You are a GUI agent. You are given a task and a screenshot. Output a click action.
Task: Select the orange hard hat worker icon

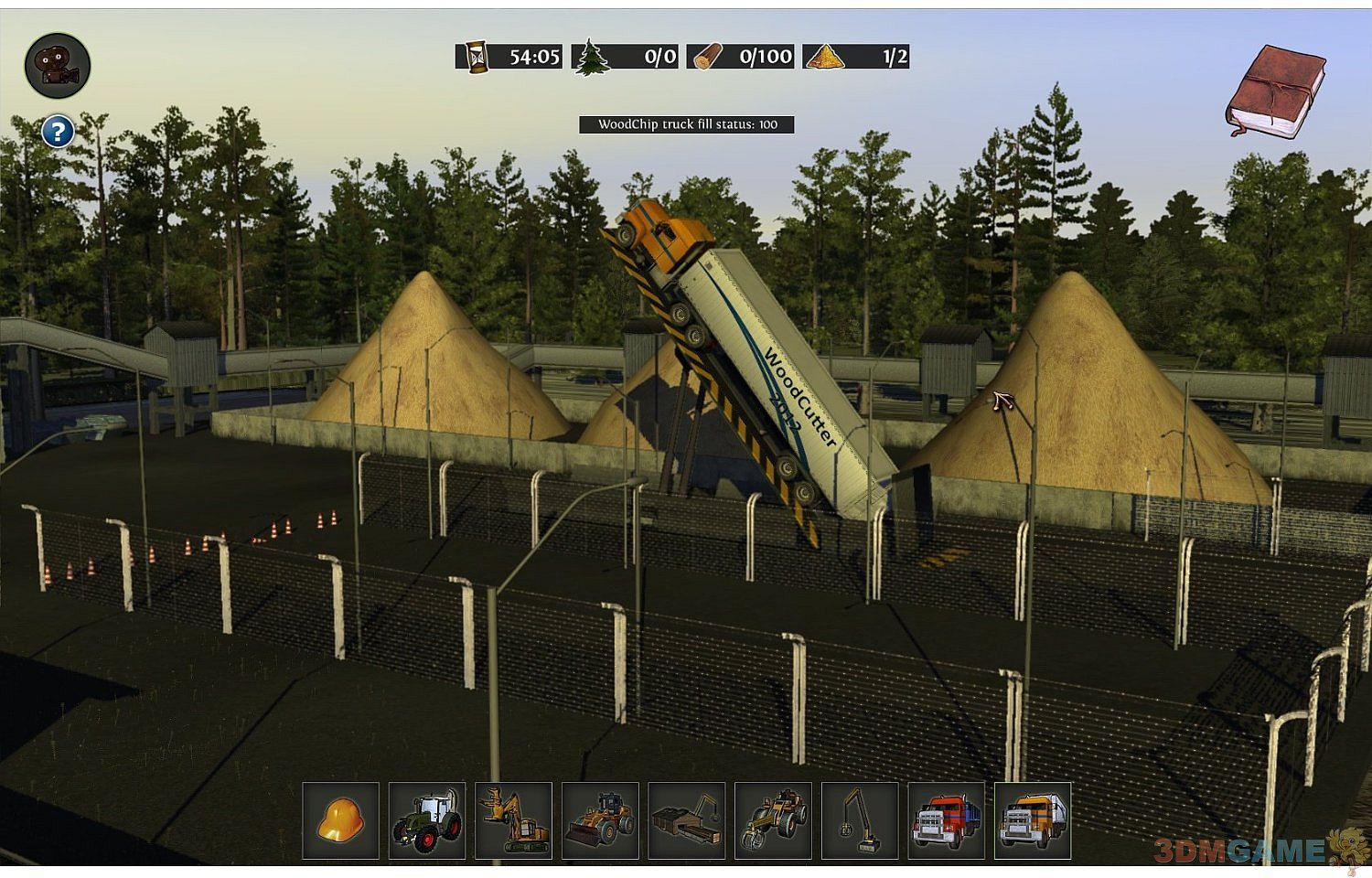point(341,820)
